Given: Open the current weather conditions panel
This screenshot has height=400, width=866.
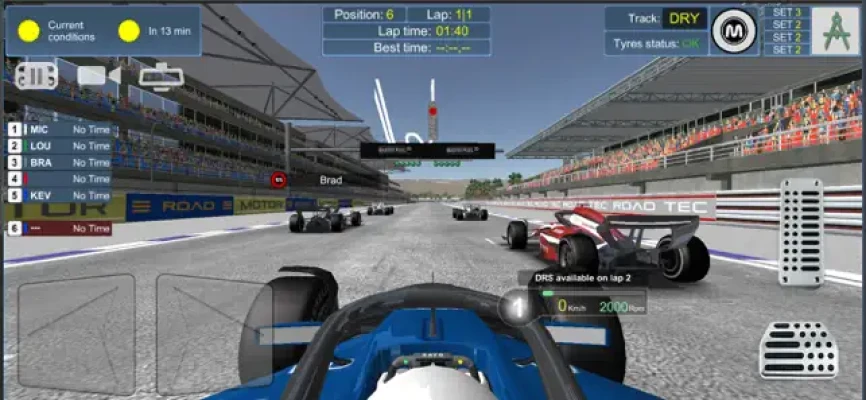Looking at the screenshot, I should point(103,31).
